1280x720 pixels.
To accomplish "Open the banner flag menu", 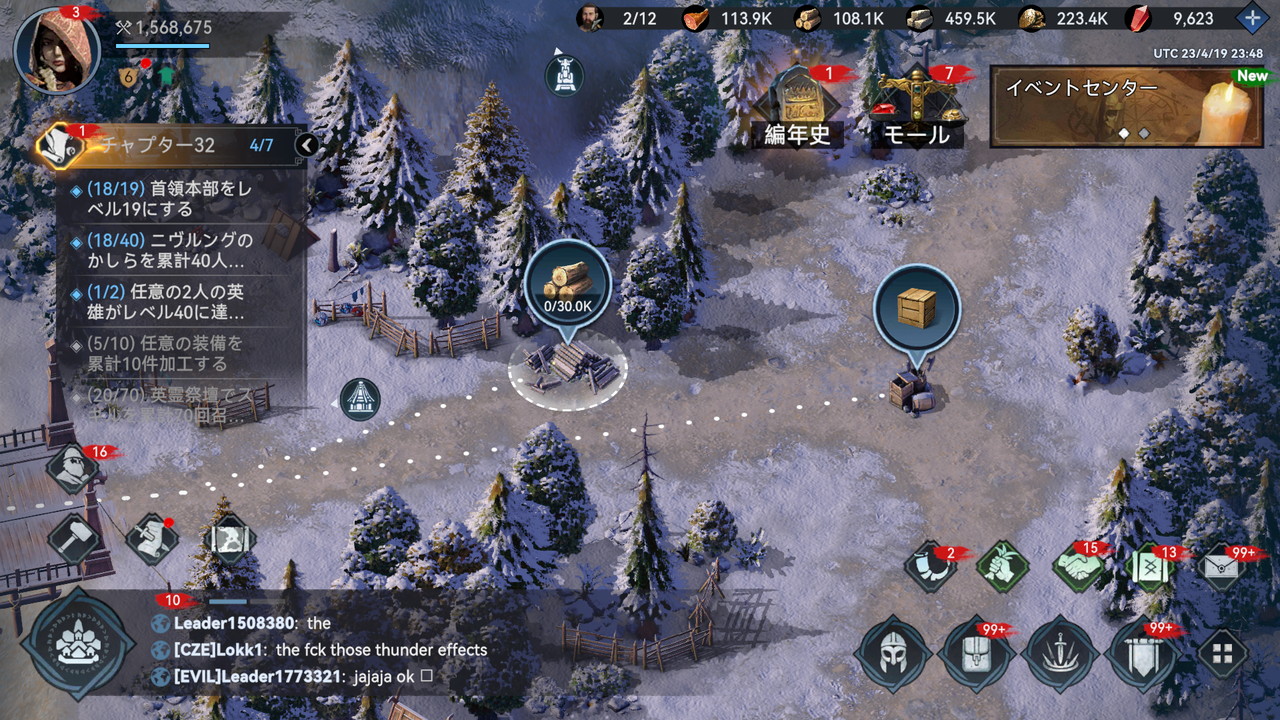I will [1144, 655].
